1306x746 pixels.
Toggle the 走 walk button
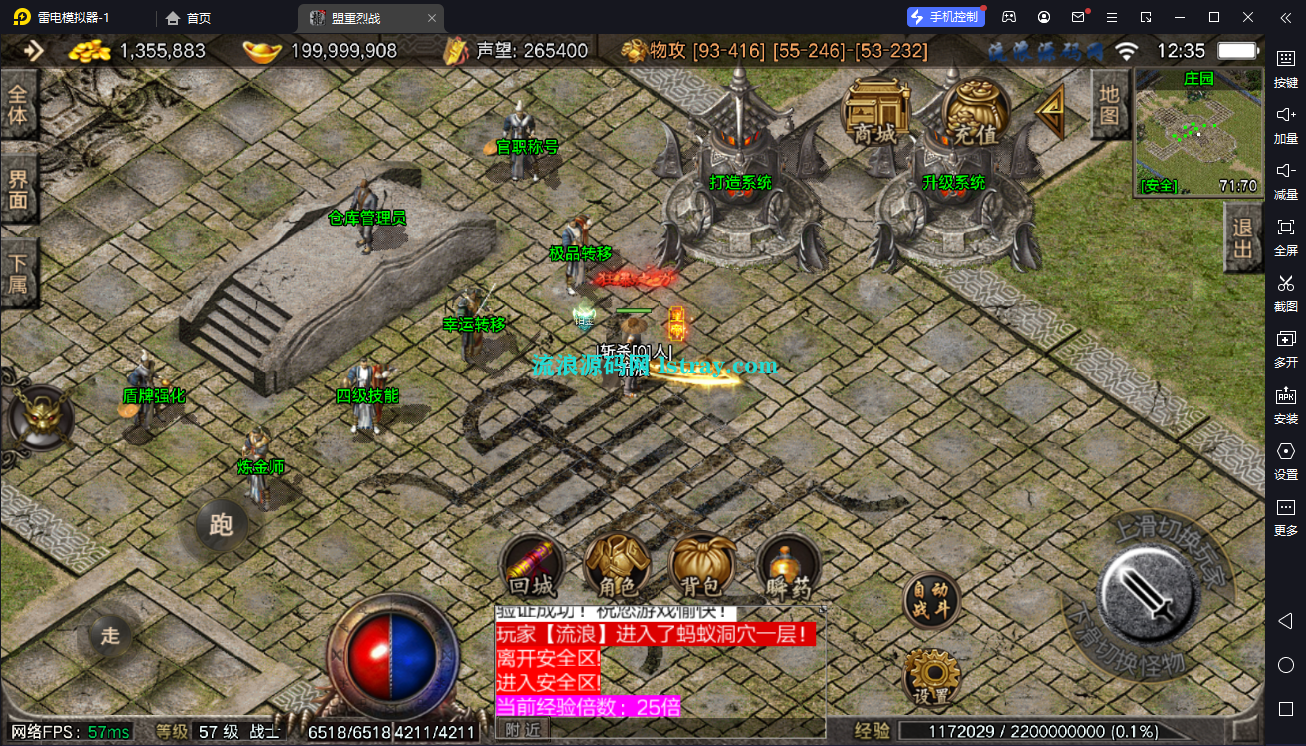(x=110, y=635)
